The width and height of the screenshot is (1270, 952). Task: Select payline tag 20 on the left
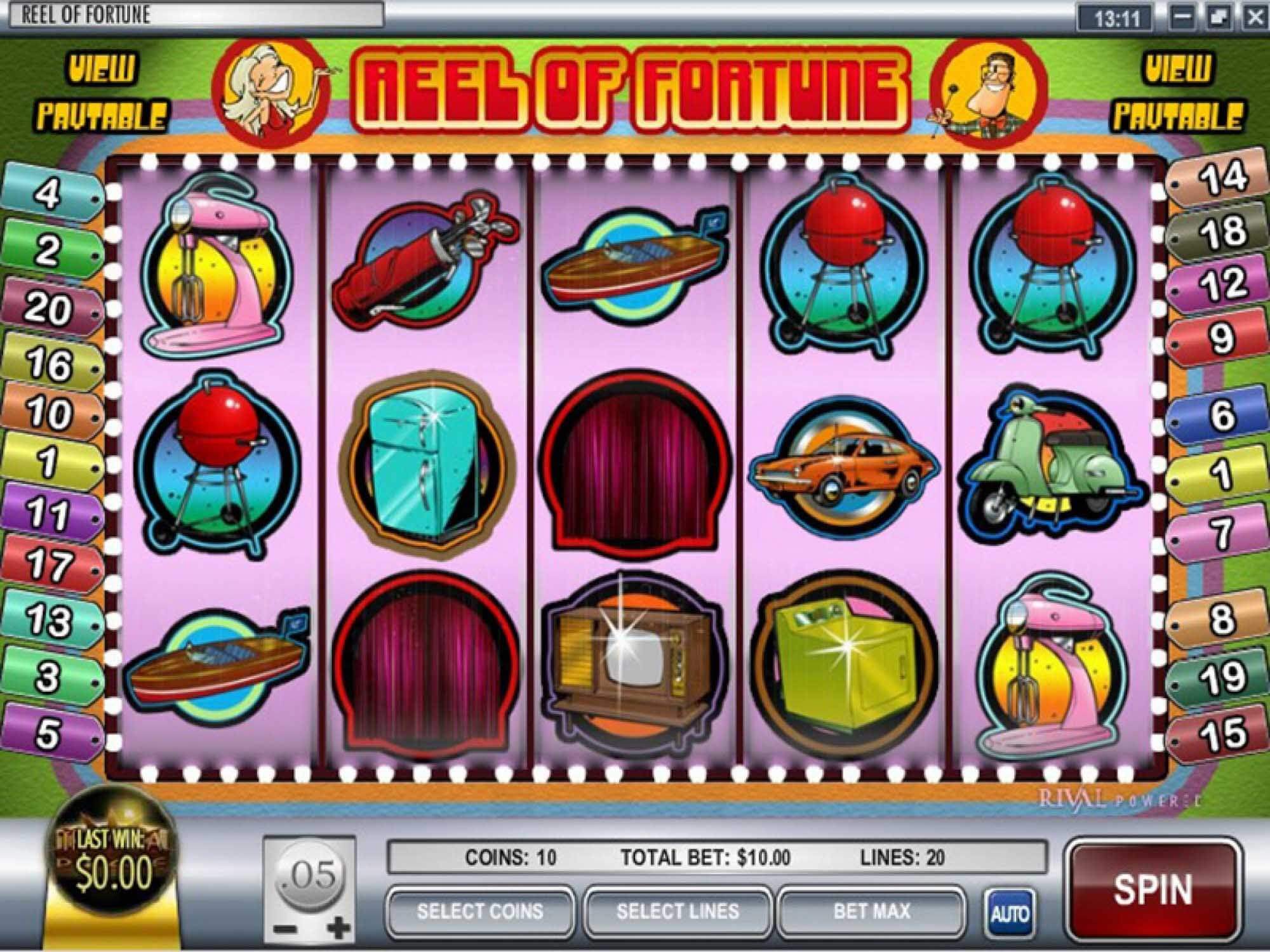click(48, 308)
